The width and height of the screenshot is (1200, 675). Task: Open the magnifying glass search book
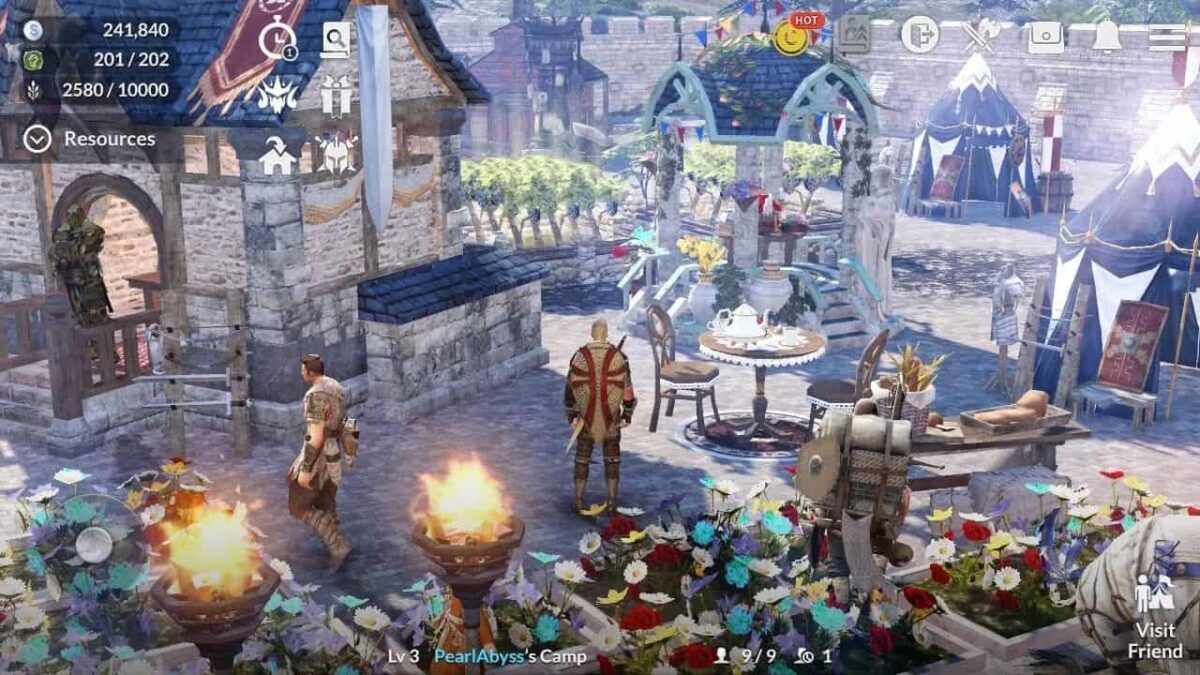point(336,40)
